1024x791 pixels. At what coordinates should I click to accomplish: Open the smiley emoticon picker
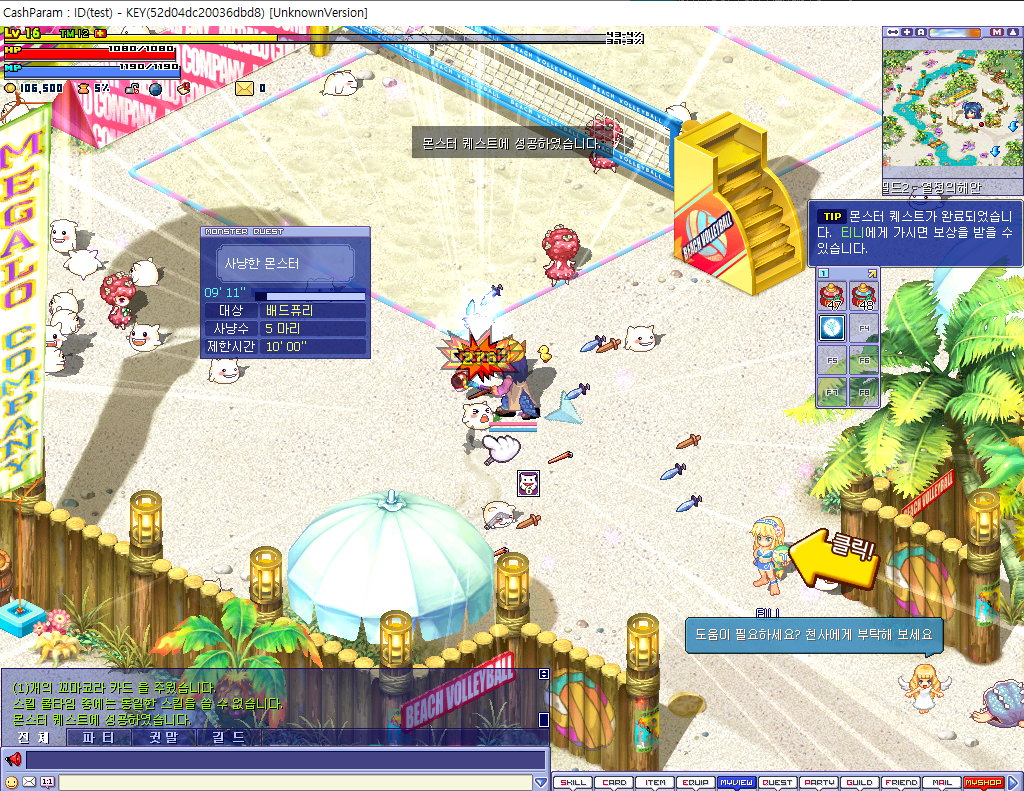click(11, 782)
